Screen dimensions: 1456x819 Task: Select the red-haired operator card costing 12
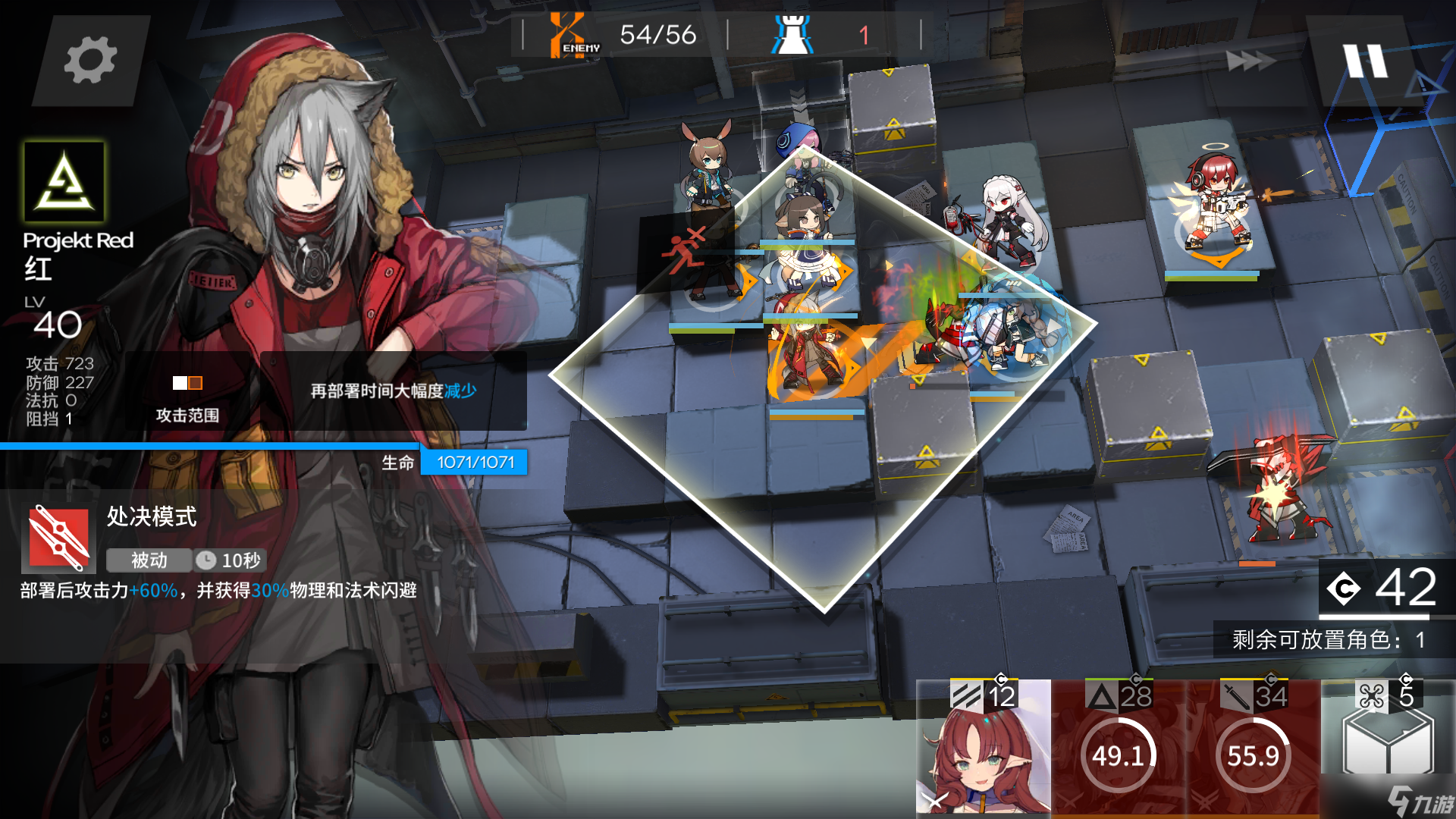(984, 748)
